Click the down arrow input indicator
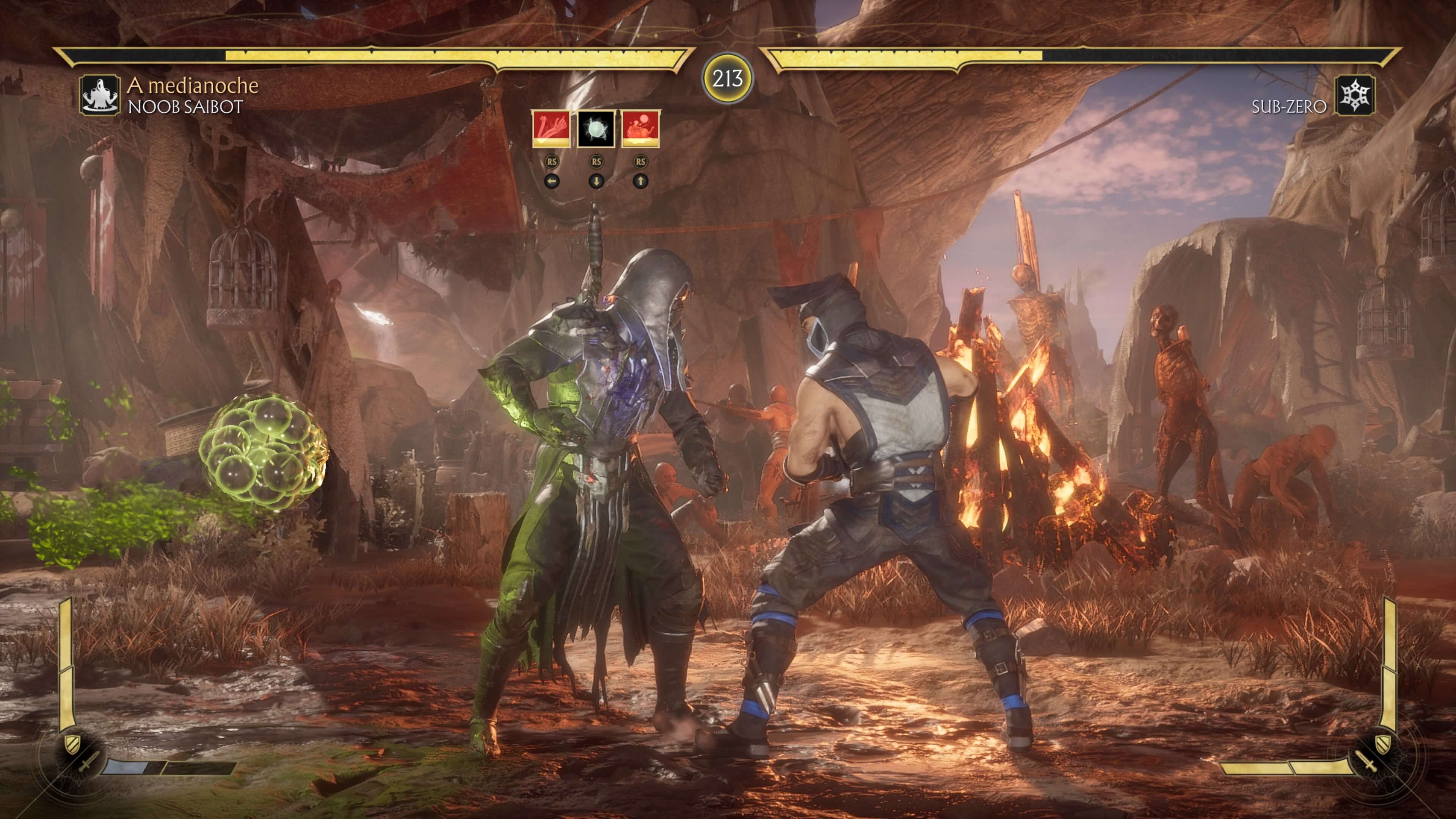This screenshot has height=819, width=1456. (x=596, y=182)
